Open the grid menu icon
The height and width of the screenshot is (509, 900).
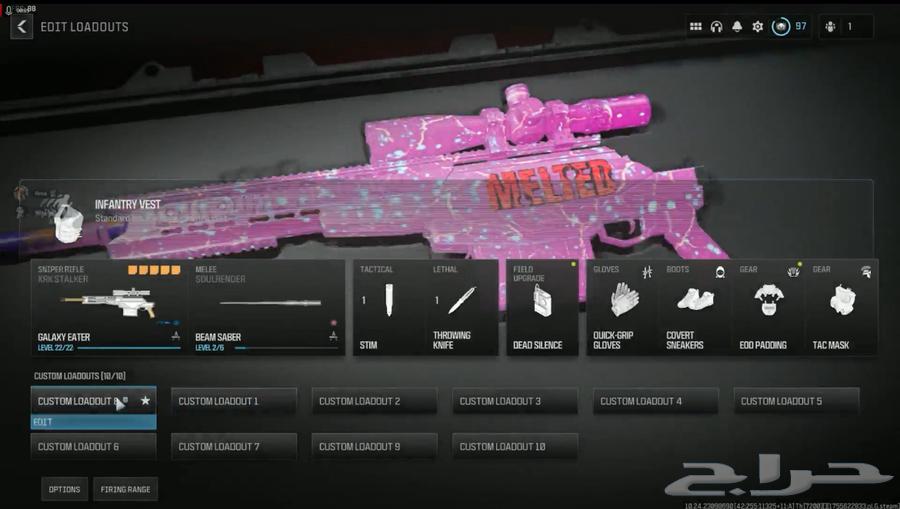click(696, 27)
